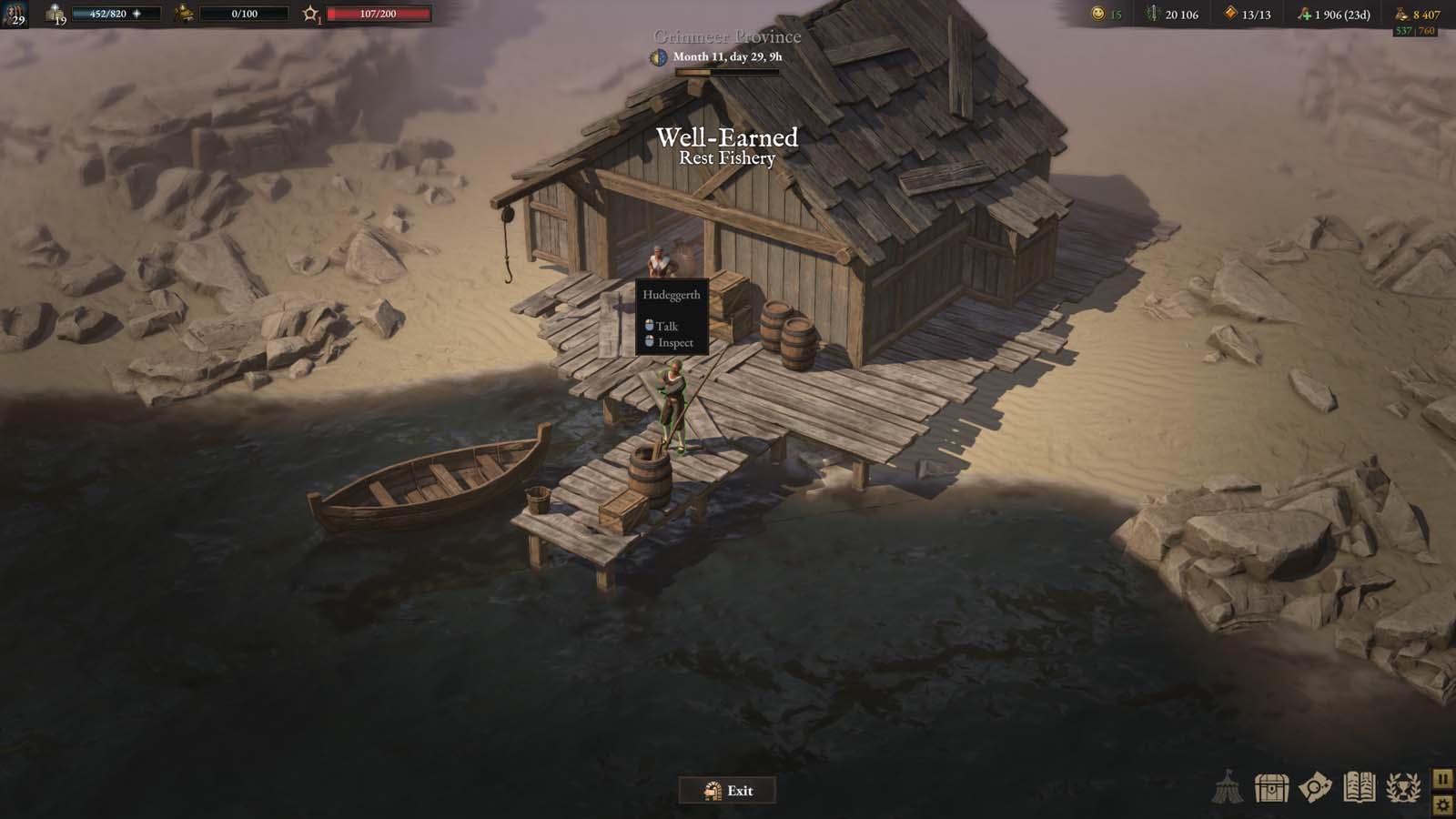Screen dimensions: 1456x819
Task: Toggle the pause button
Action: coord(1442,778)
